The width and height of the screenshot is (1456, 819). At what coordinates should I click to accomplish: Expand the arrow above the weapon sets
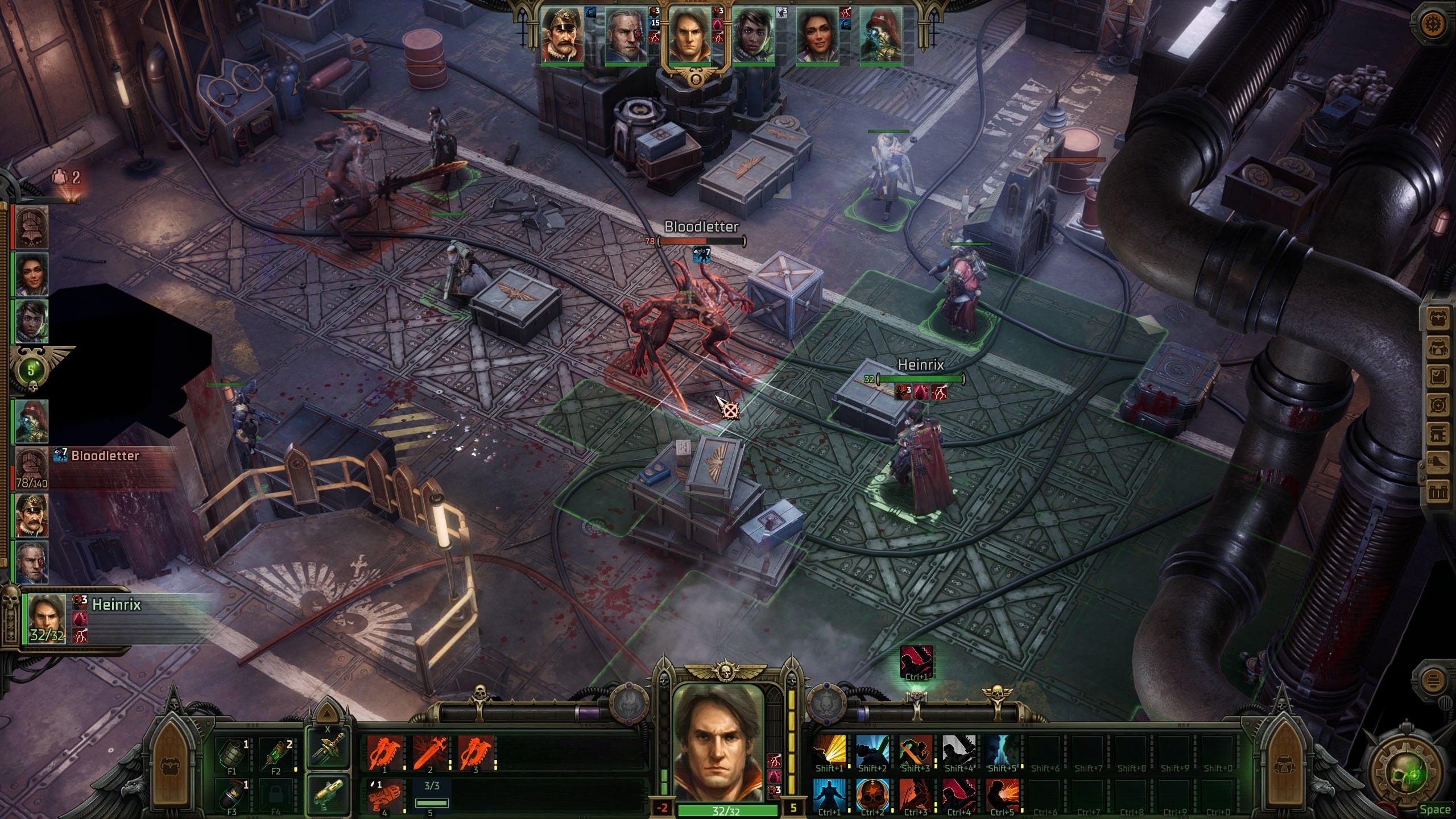pyautogui.click(x=327, y=712)
